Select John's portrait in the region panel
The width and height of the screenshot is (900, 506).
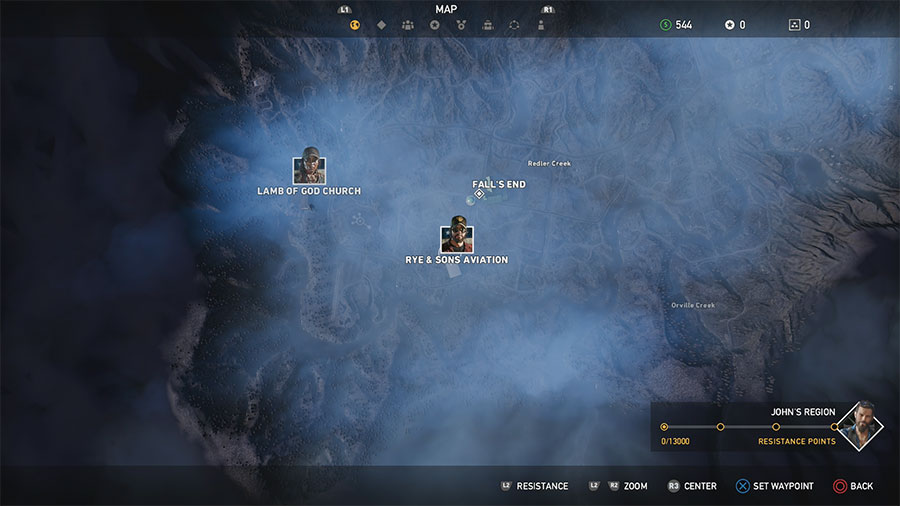tap(859, 426)
